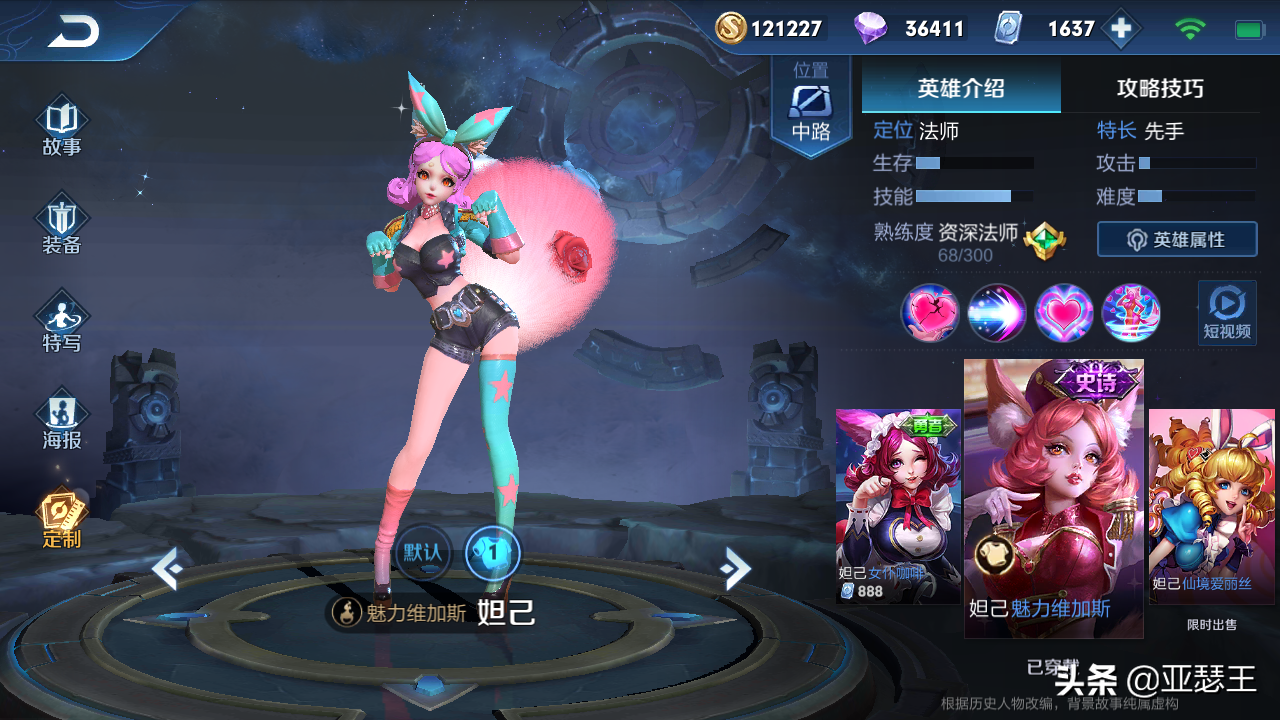This screenshot has height=720, width=1280.
Task: Play the 短视频 short video
Action: tap(1227, 313)
